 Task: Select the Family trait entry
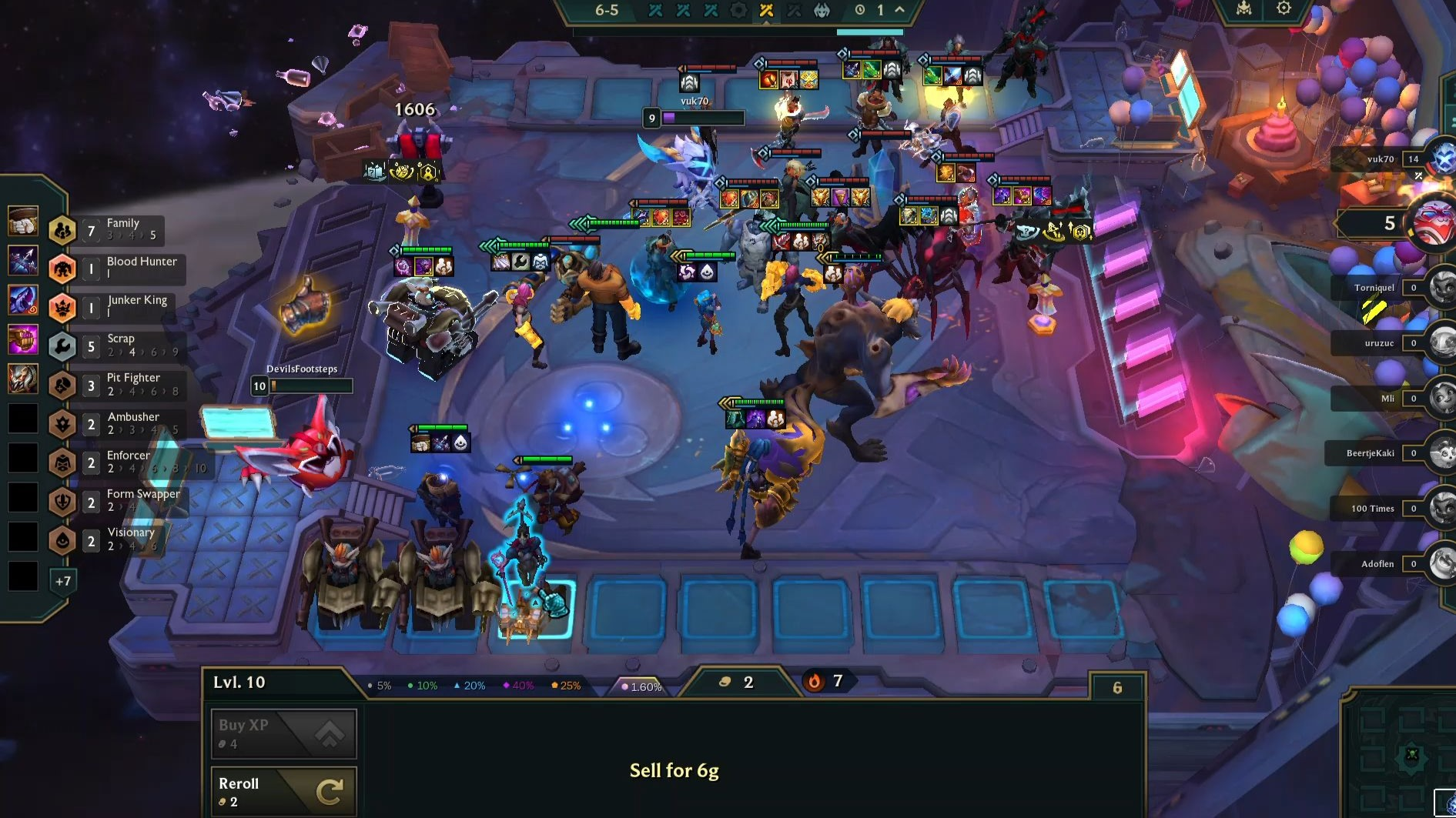[x=122, y=229]
